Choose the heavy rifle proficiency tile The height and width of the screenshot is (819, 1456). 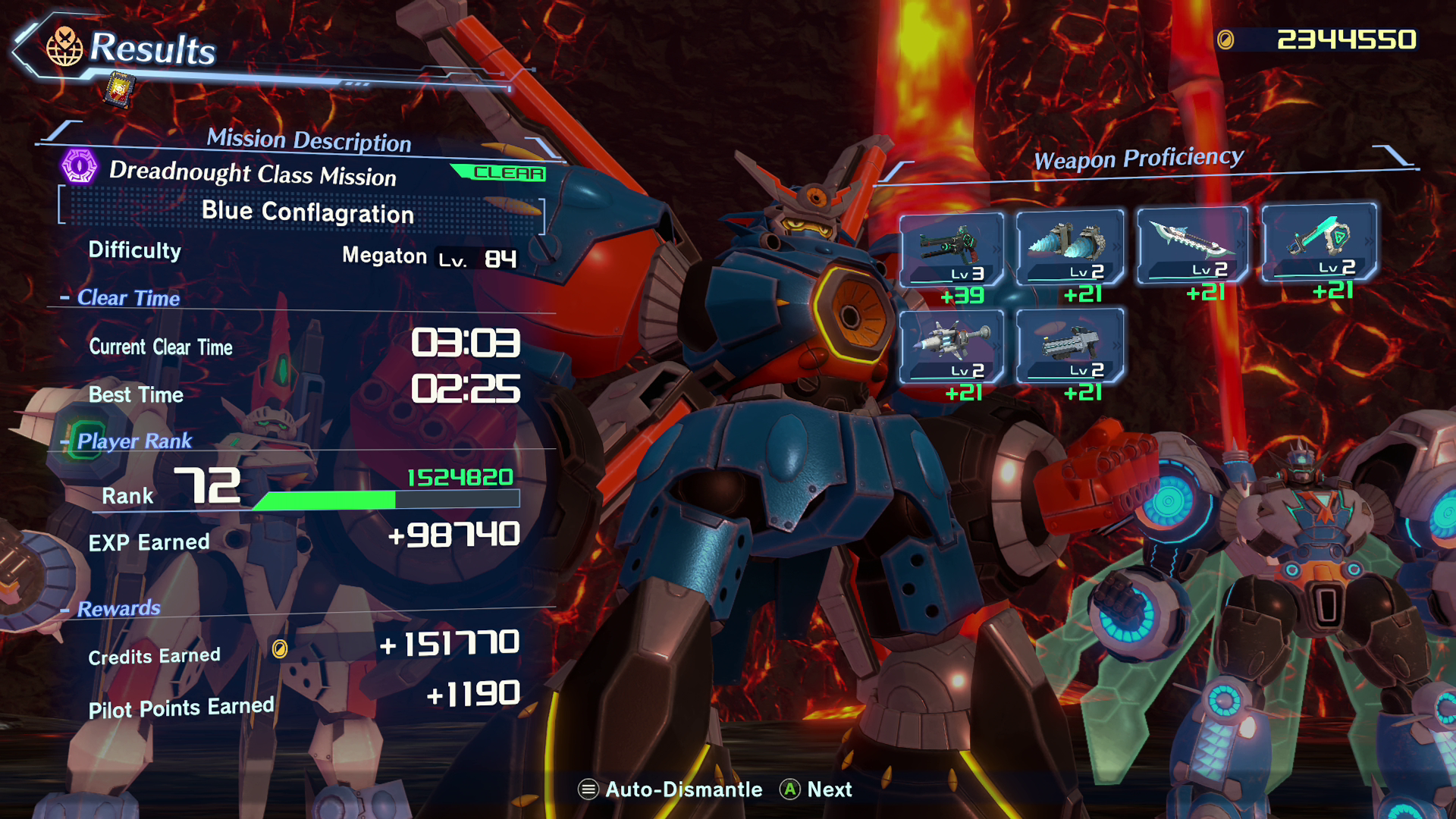pyautogui.click(x=1070, y=346)
